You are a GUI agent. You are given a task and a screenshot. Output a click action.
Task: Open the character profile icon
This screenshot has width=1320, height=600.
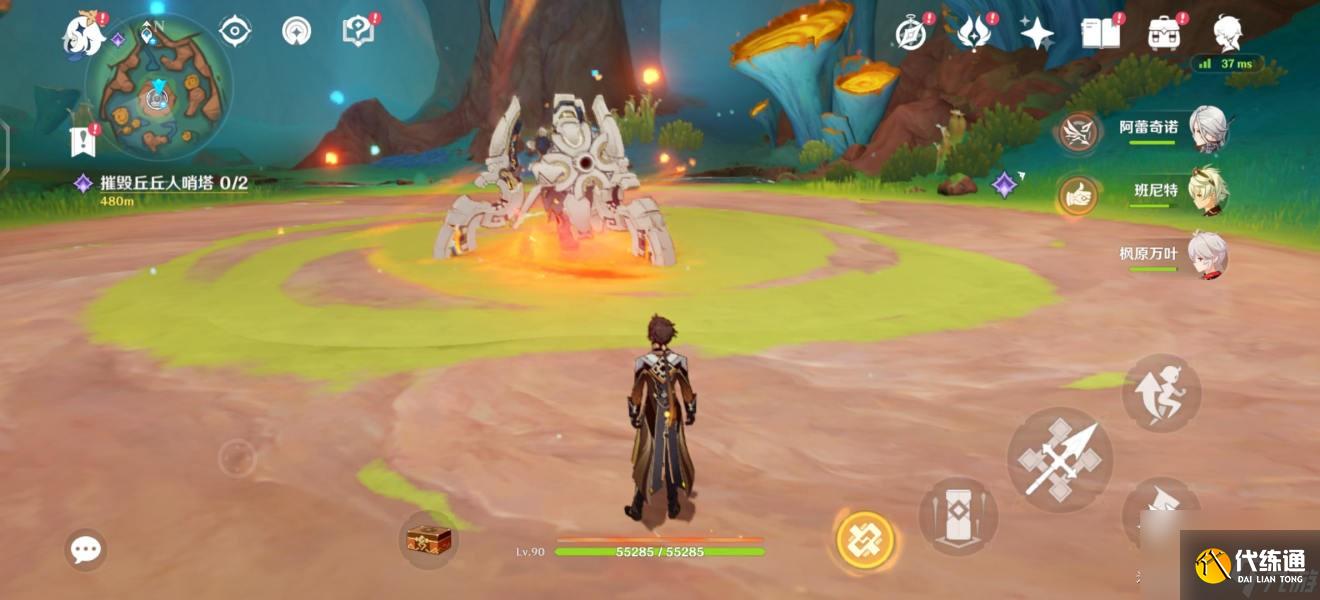coord(1228,33)
